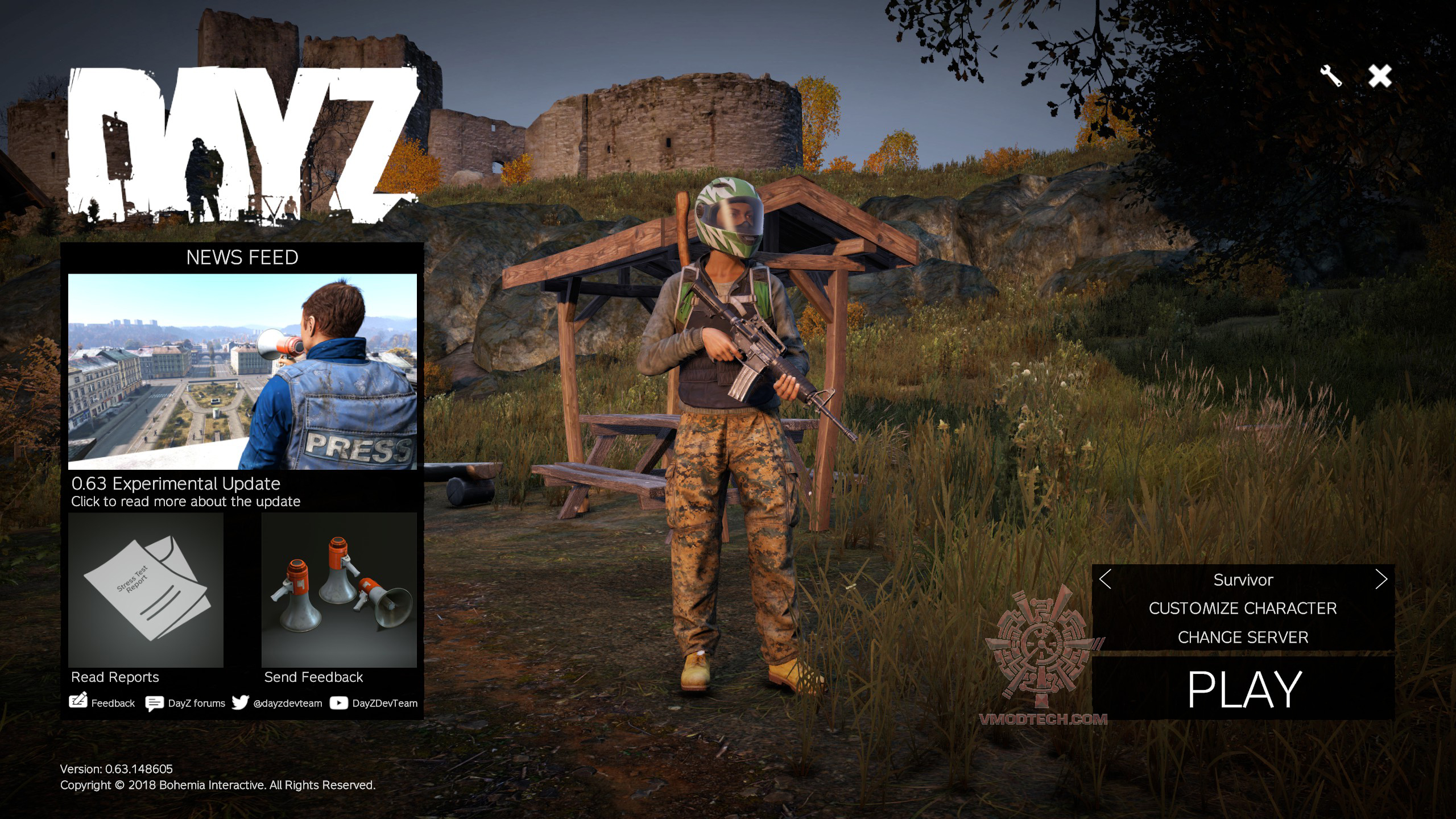Select the previous character with left arrow
The image size is (1456, 819).
(1105, 580)
